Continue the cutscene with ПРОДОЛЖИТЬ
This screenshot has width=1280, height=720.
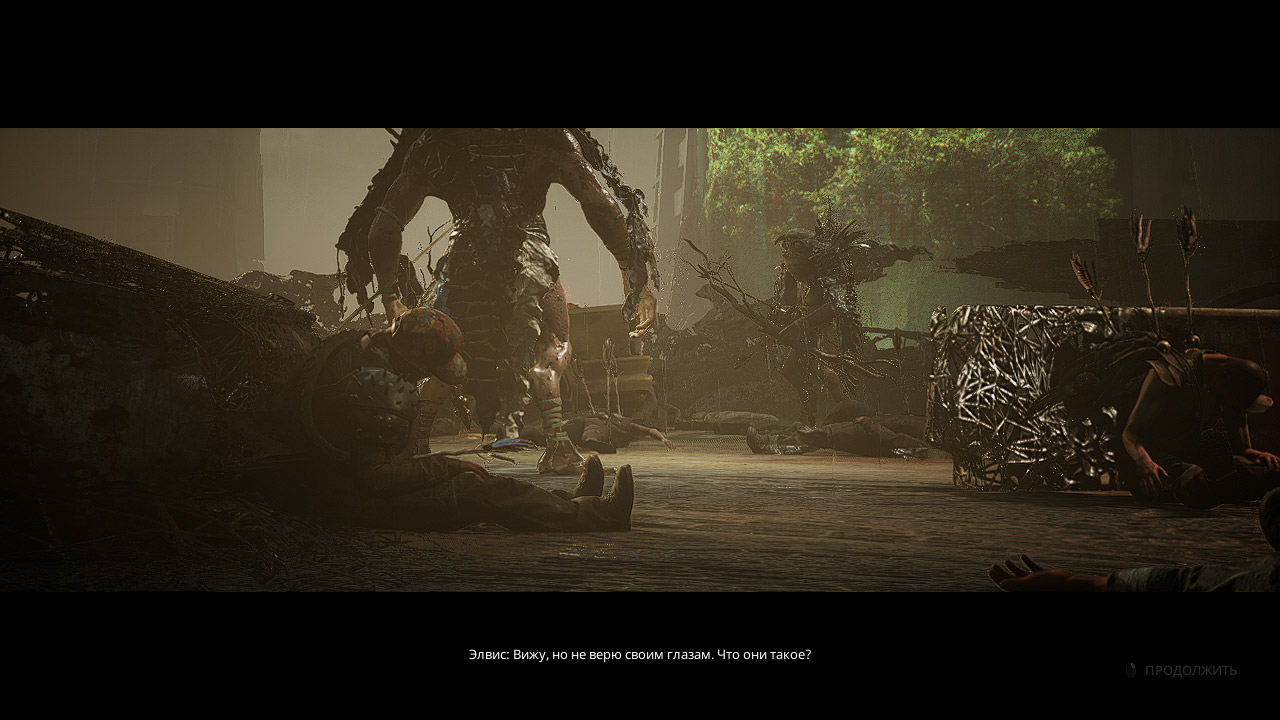coord(1189,670)
